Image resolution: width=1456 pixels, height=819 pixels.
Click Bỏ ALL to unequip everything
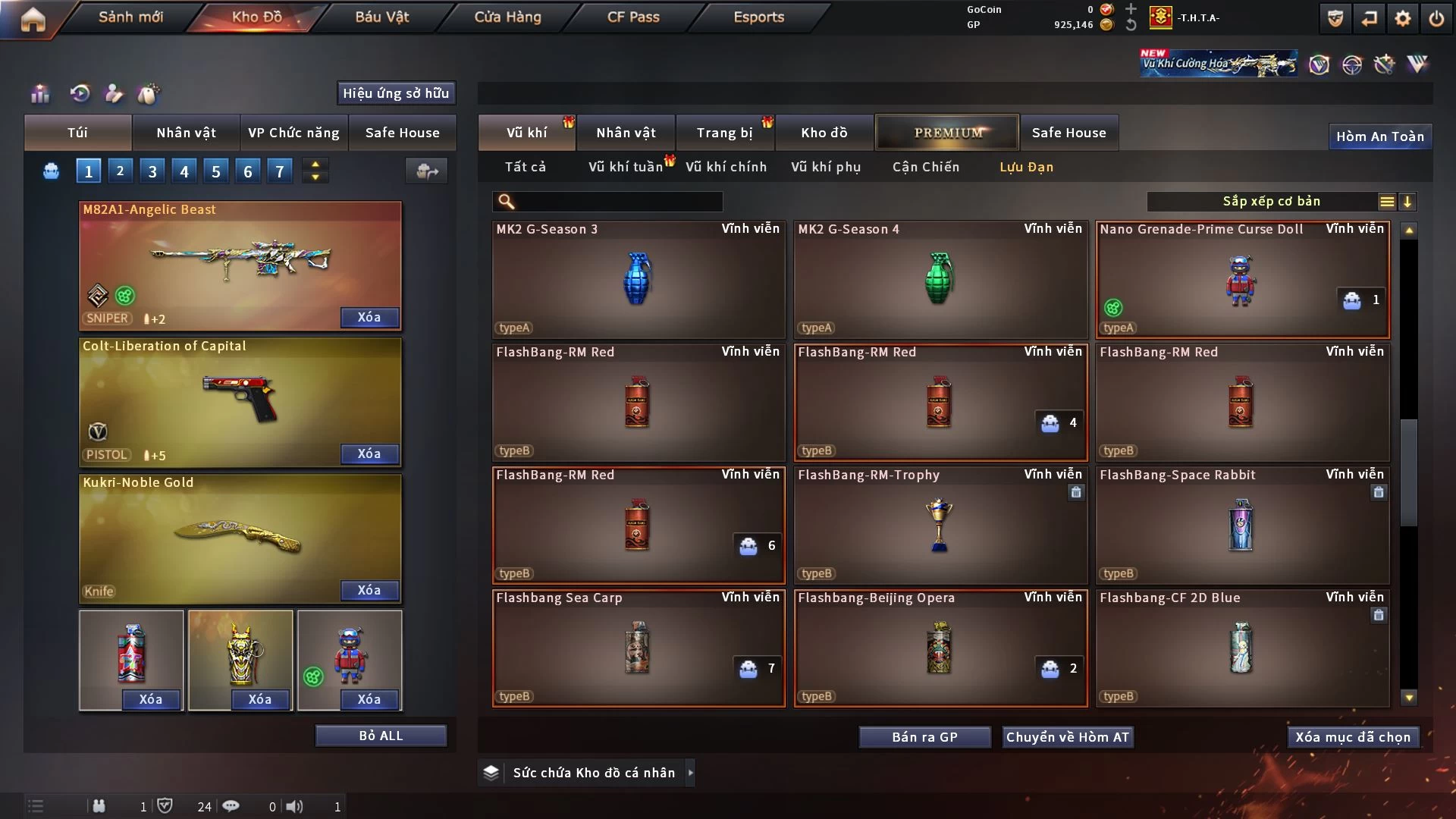click(x=381, y=736)
